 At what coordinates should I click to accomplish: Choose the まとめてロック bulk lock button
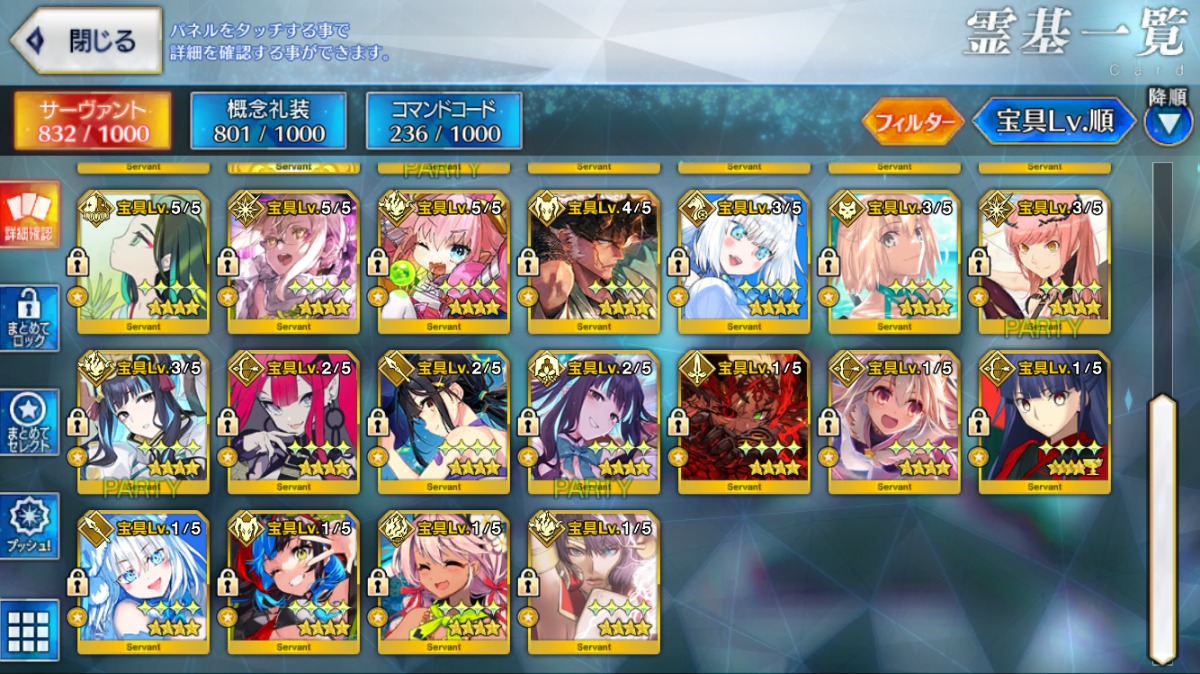click(28, 320)
